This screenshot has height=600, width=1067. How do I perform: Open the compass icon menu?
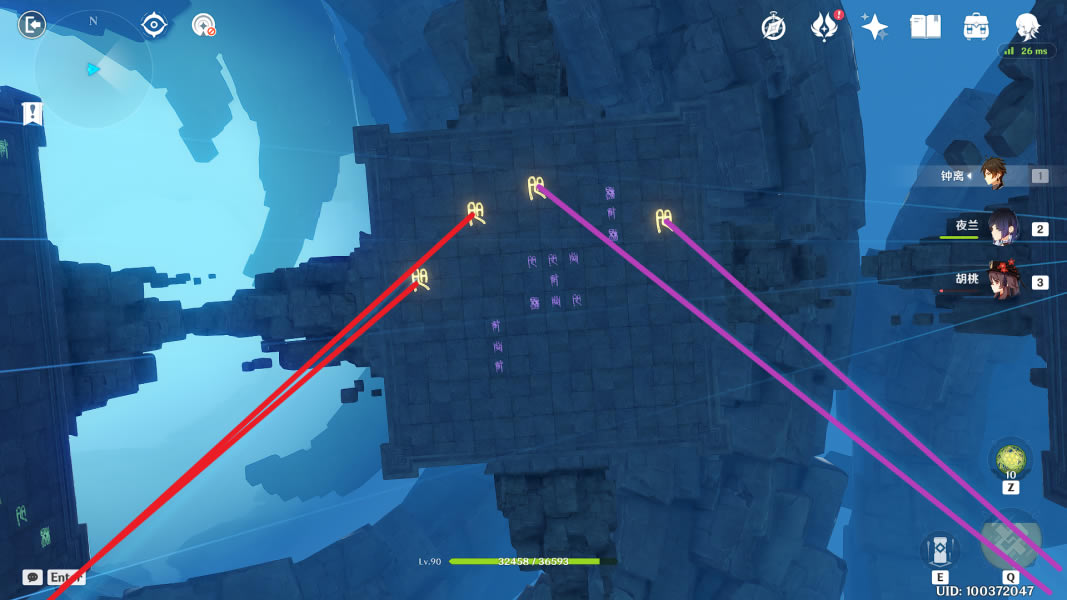(773, 27)
